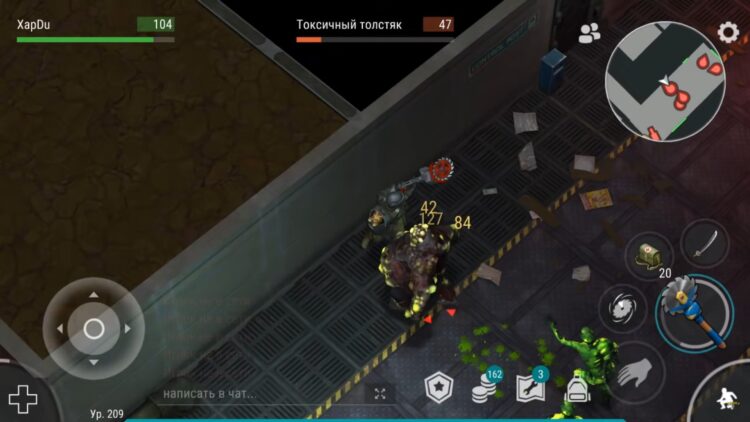Click the circular minimap
The width and height of the screenshot is (750, 422).
tap(665, 82)
